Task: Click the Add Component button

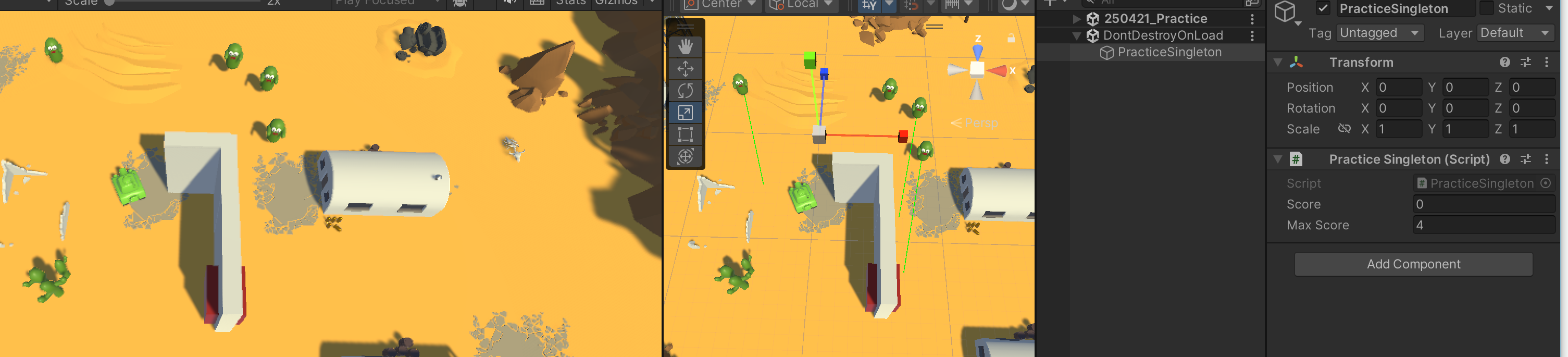Action: [x=1412, y=264]
